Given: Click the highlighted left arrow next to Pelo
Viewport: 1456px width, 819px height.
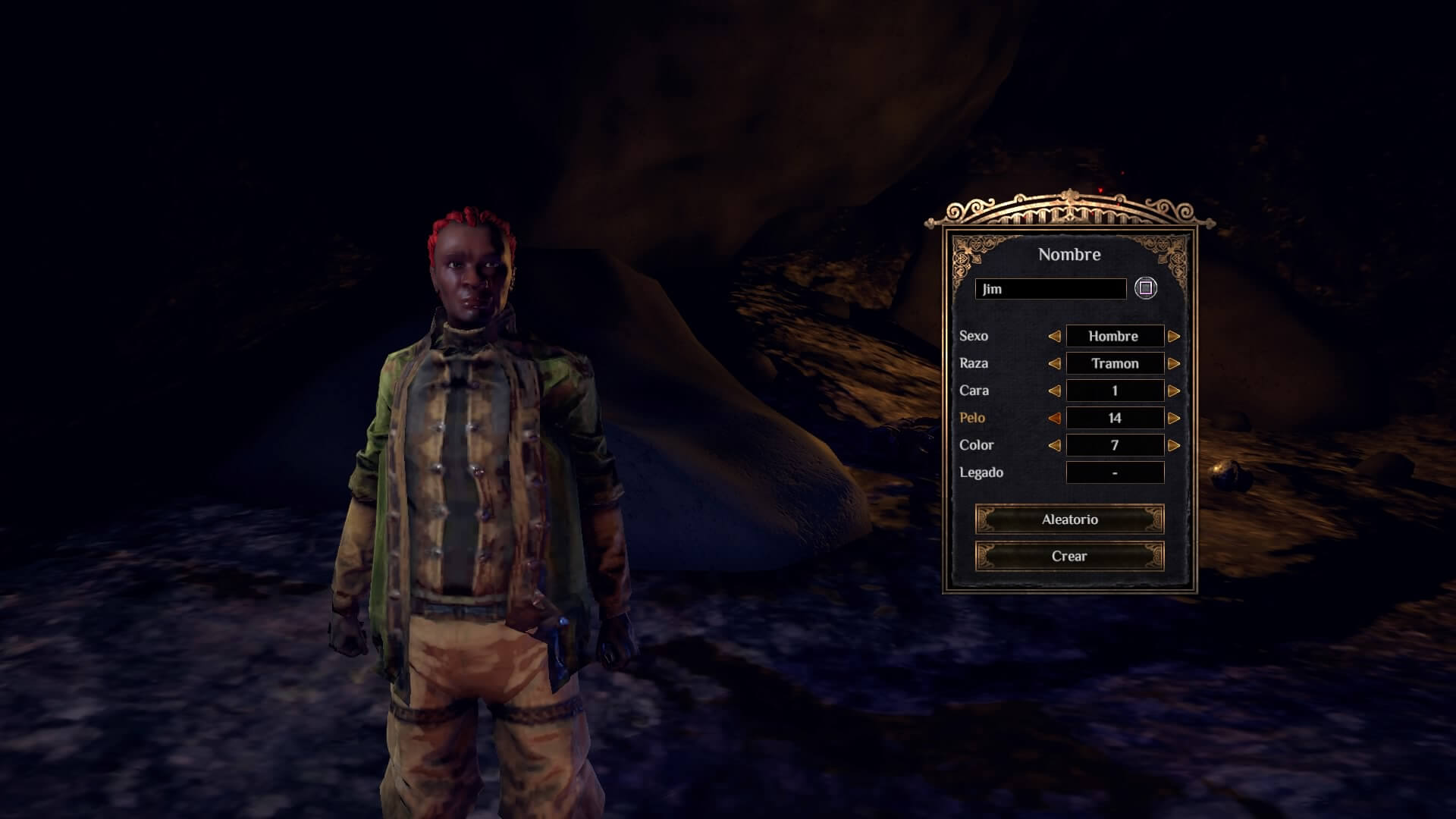Looking at the screenshot, I should click(1054, 418).
